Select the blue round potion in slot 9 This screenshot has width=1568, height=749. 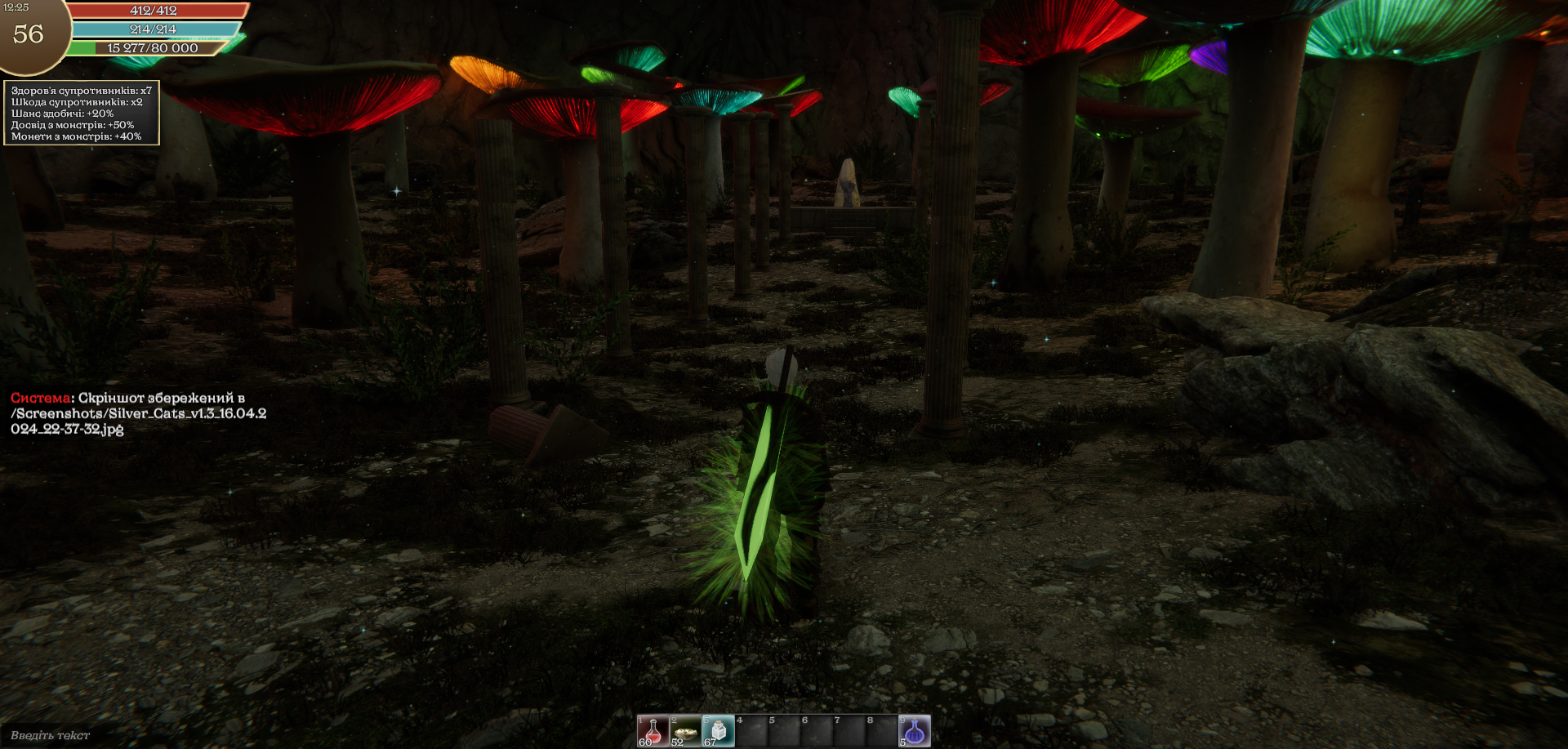click(x=915, y=730)
